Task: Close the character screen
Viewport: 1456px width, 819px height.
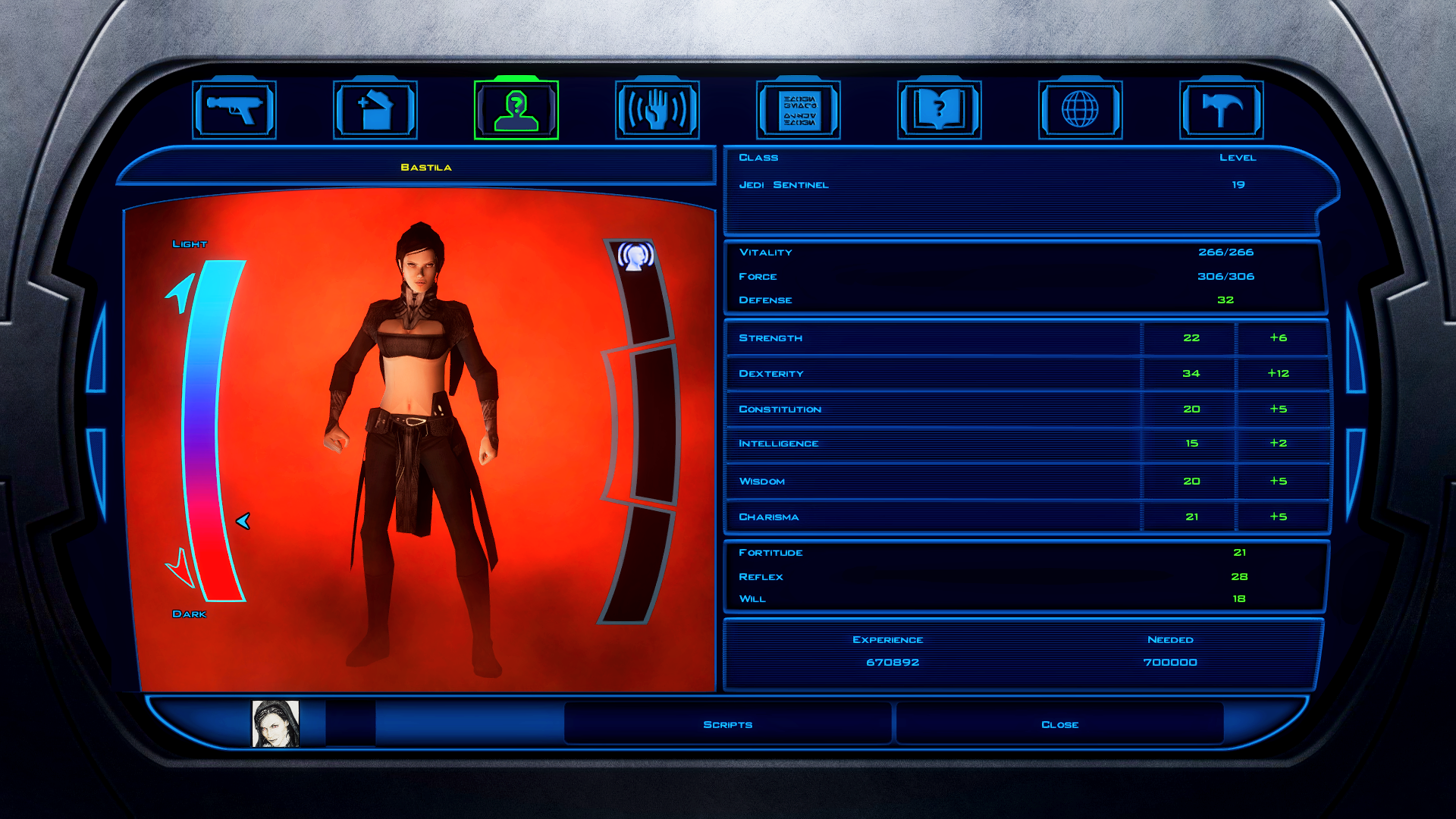Action: pos(1059,724)
